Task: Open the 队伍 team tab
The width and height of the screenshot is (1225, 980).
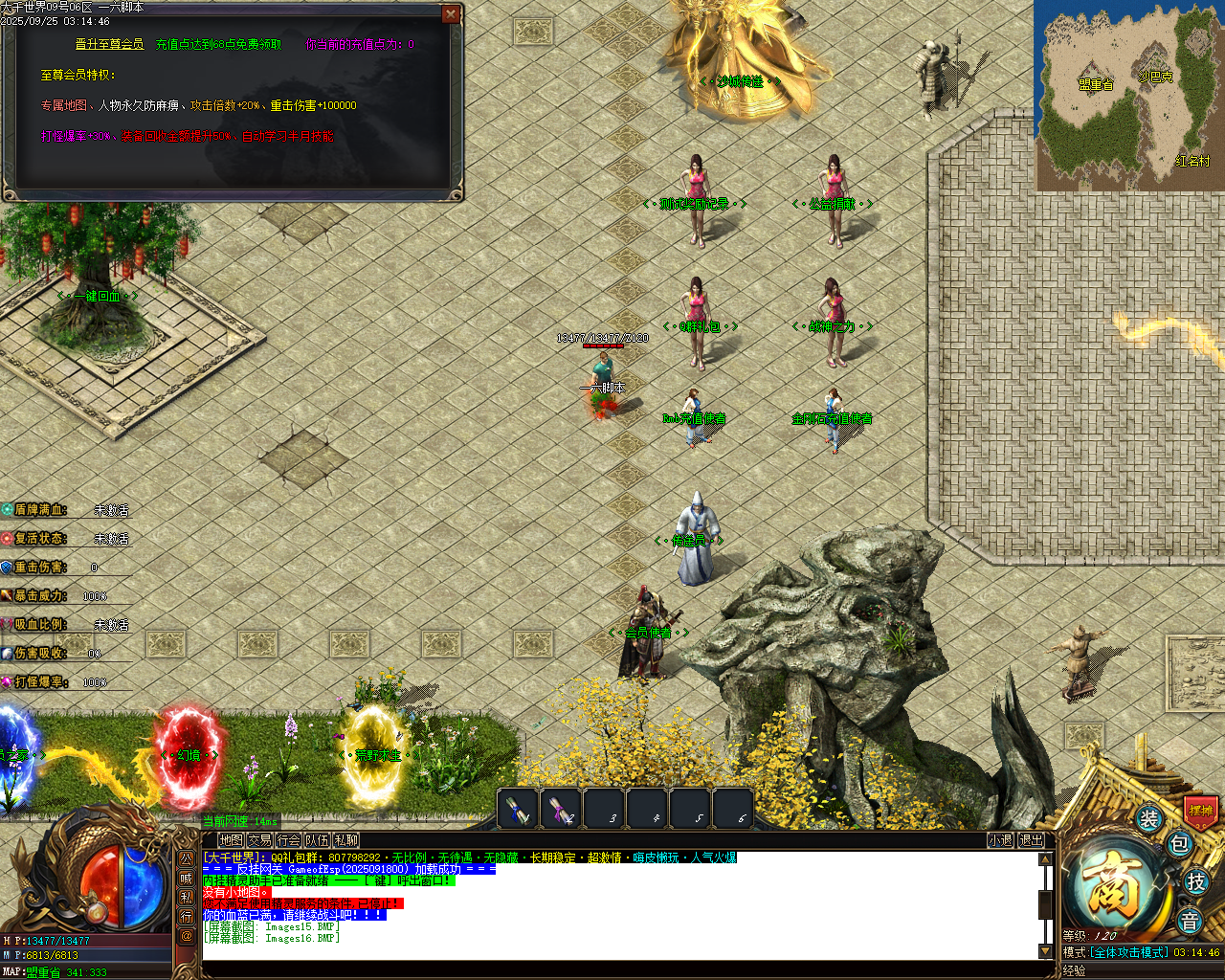Action: click(317, 840)
